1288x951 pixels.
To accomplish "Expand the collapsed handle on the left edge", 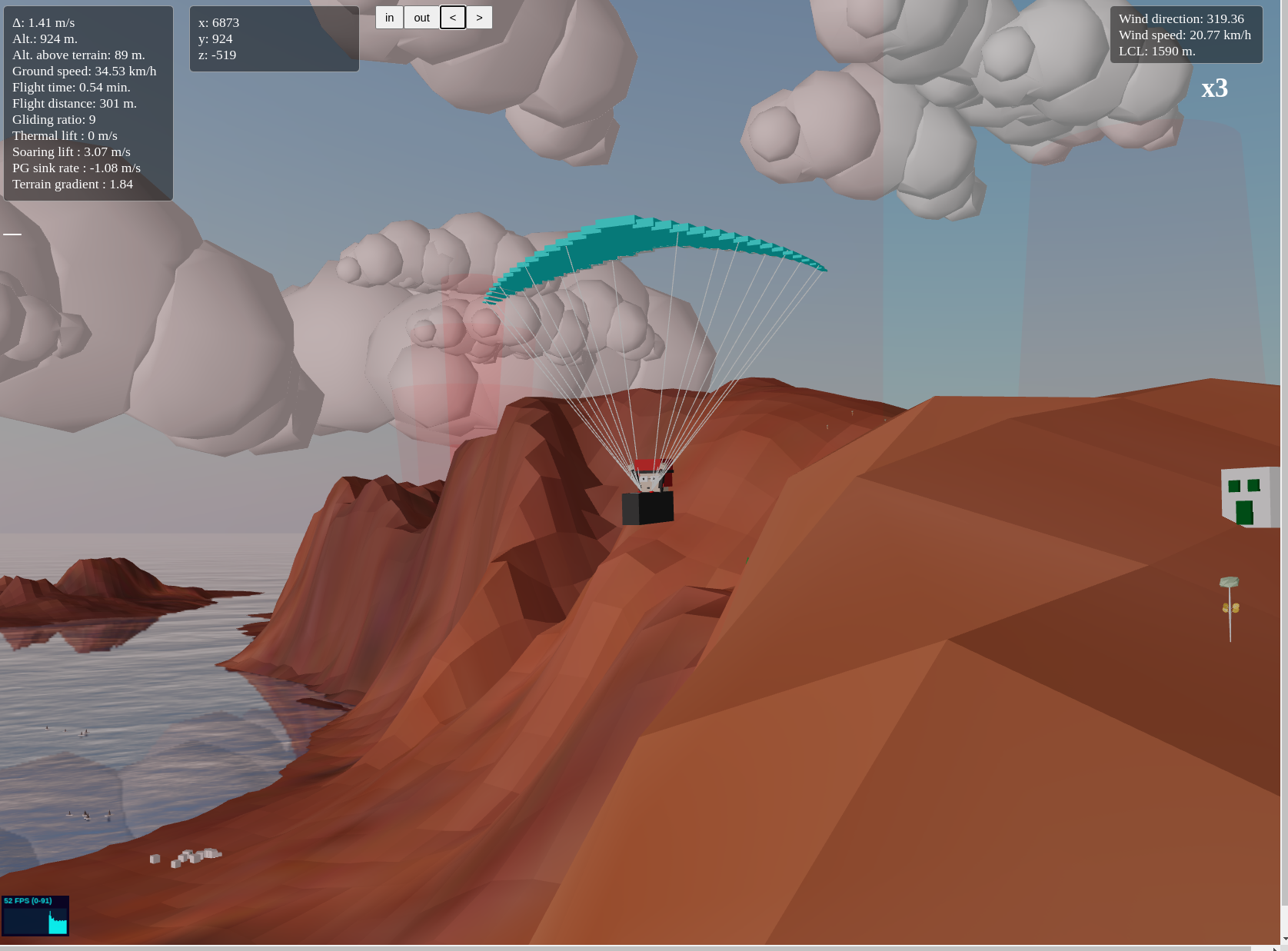I will pos(12,234).
